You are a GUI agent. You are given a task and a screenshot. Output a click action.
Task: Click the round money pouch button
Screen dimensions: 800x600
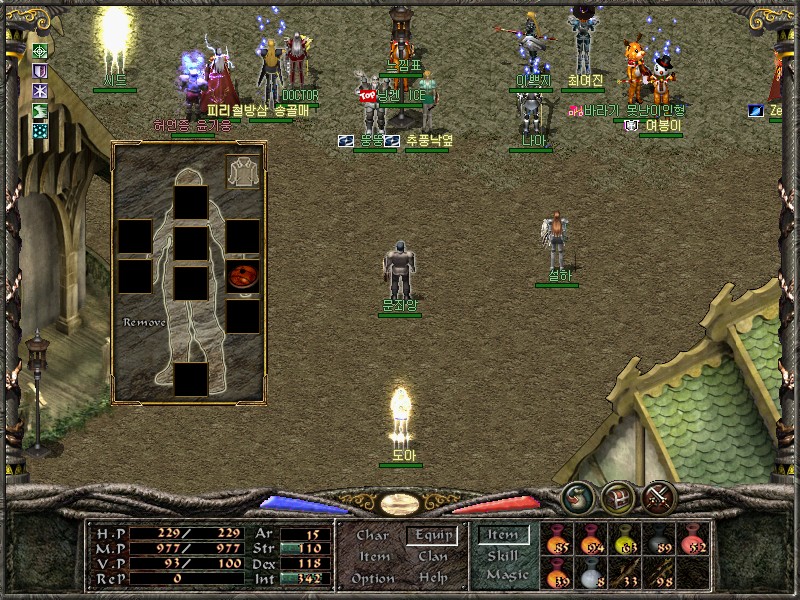click(x=576, y=496)
